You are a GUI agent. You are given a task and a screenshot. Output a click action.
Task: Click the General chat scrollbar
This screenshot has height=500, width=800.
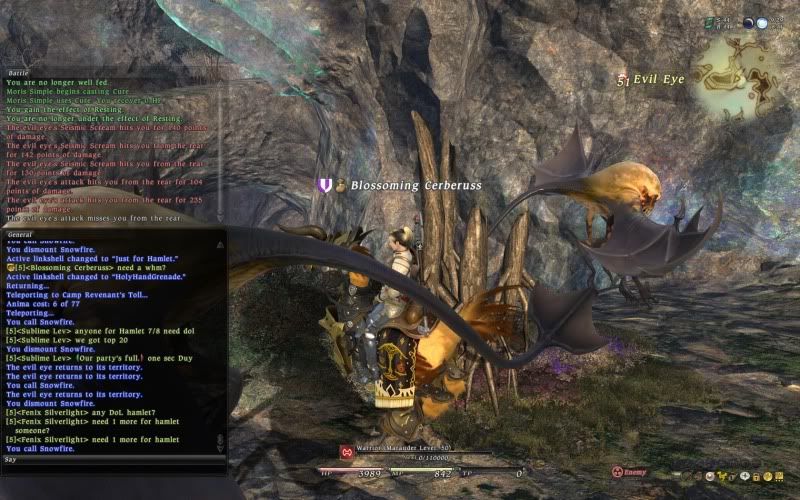point(221,340)
